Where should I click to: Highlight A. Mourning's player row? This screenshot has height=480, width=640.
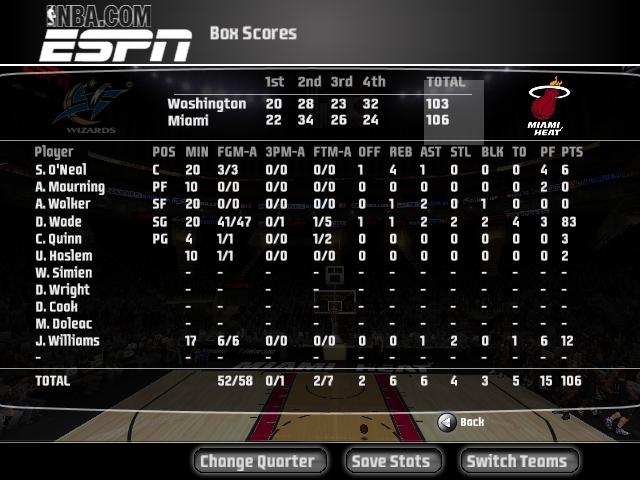click(x=69, y=187)
